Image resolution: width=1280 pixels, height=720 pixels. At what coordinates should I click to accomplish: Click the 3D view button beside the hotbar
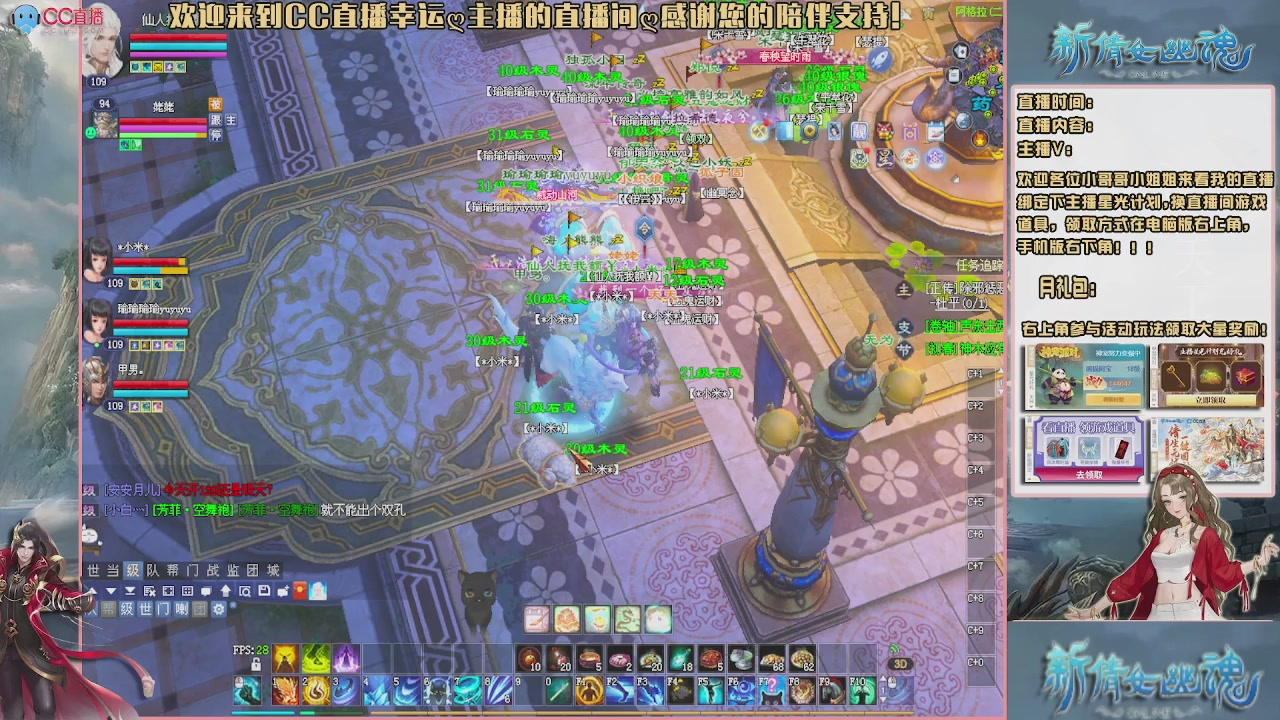click(x=900, y=663)
